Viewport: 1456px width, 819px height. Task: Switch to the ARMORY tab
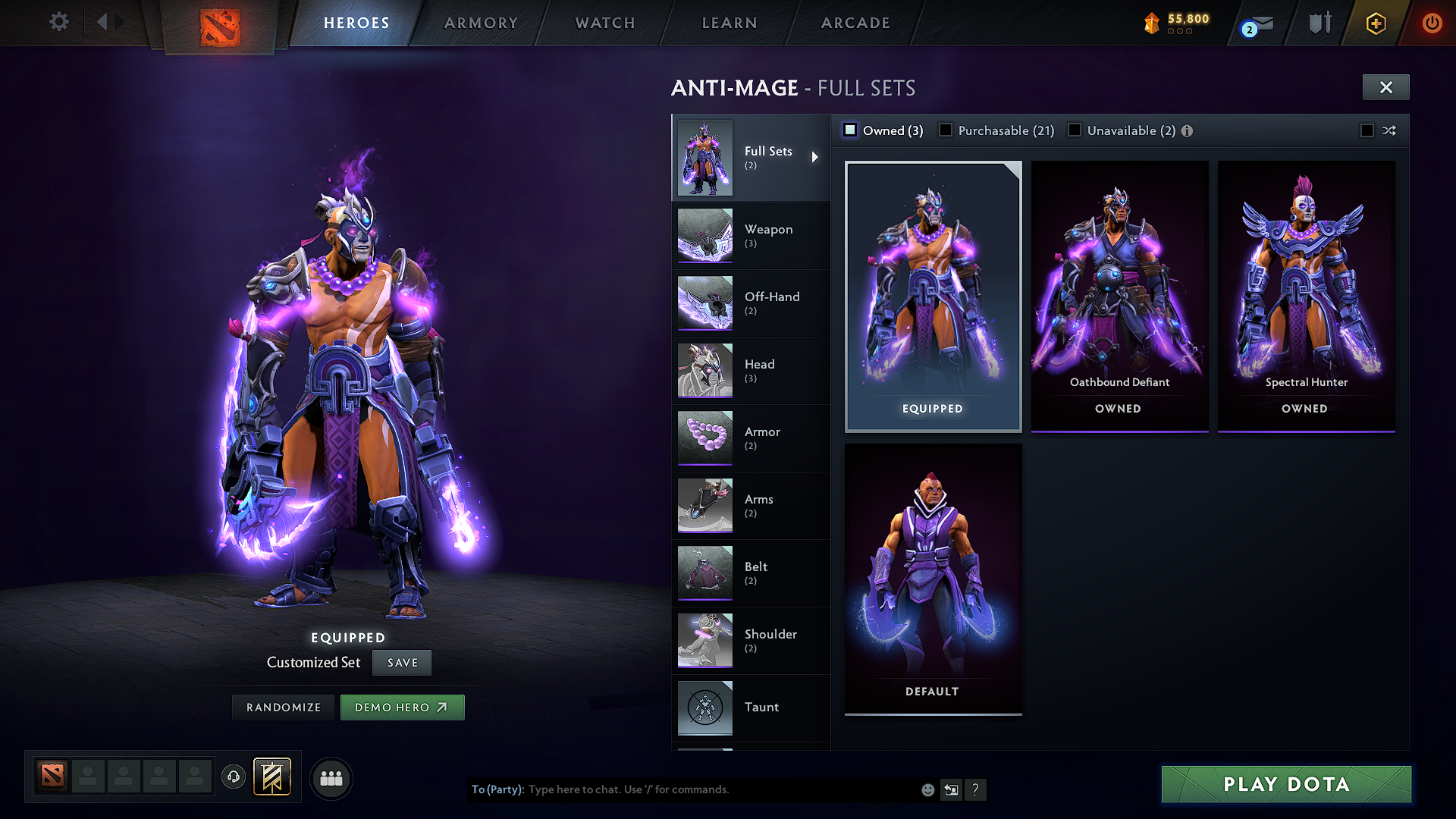point(481,23)
